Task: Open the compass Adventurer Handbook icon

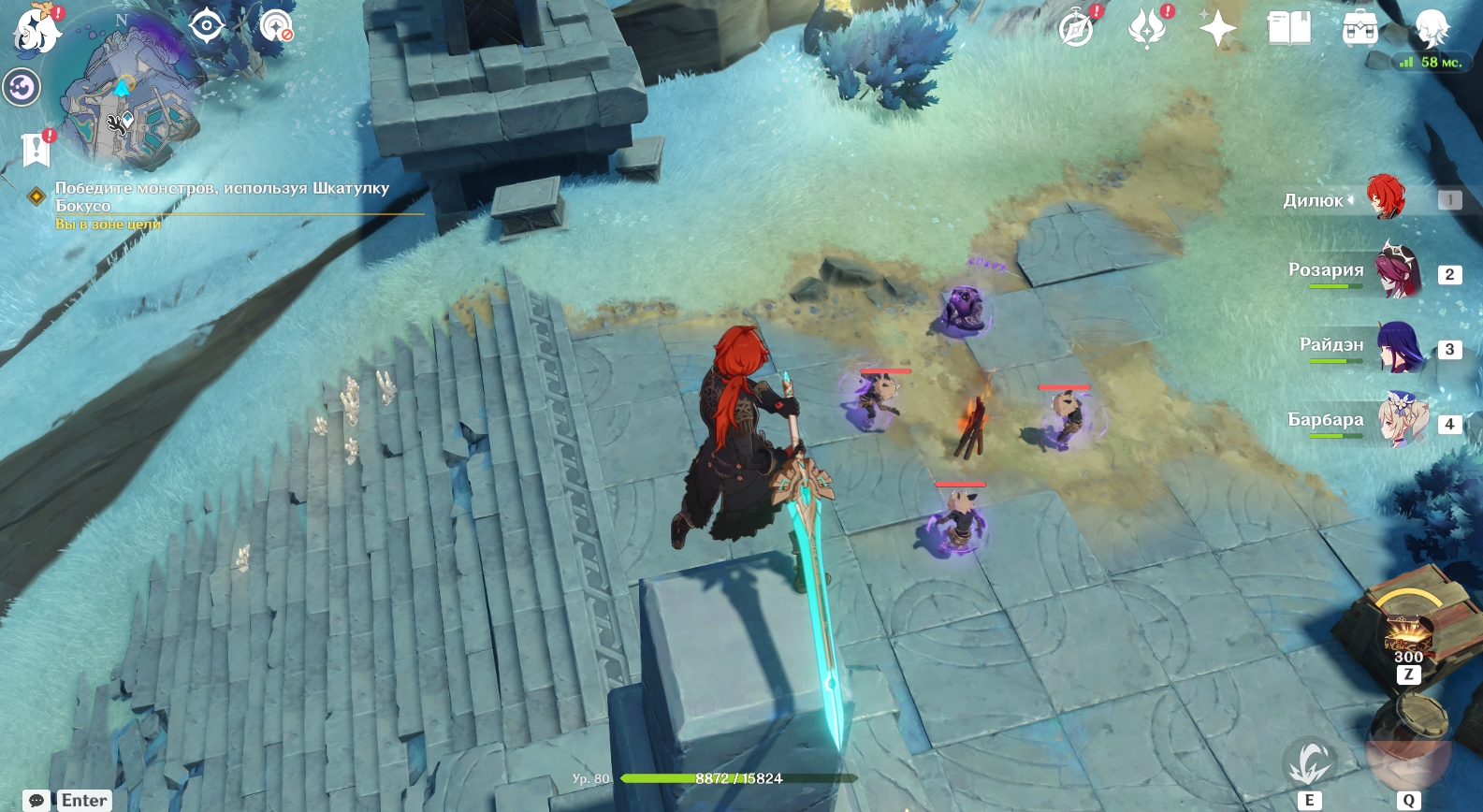Action: coord(1076,28)
